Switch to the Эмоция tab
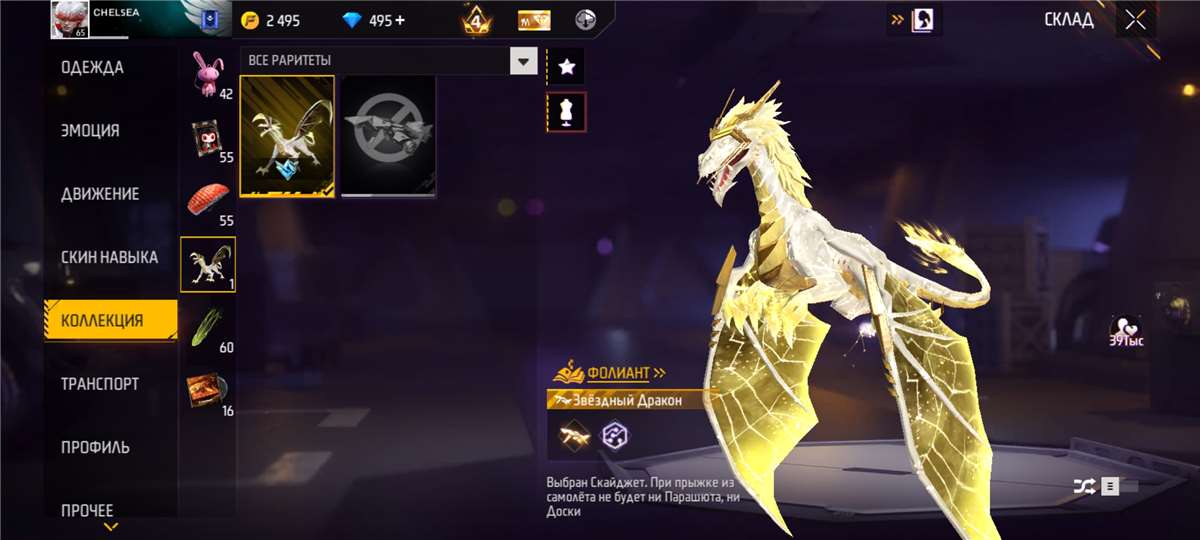This screenshot has height=540, width=1200. 90,131
